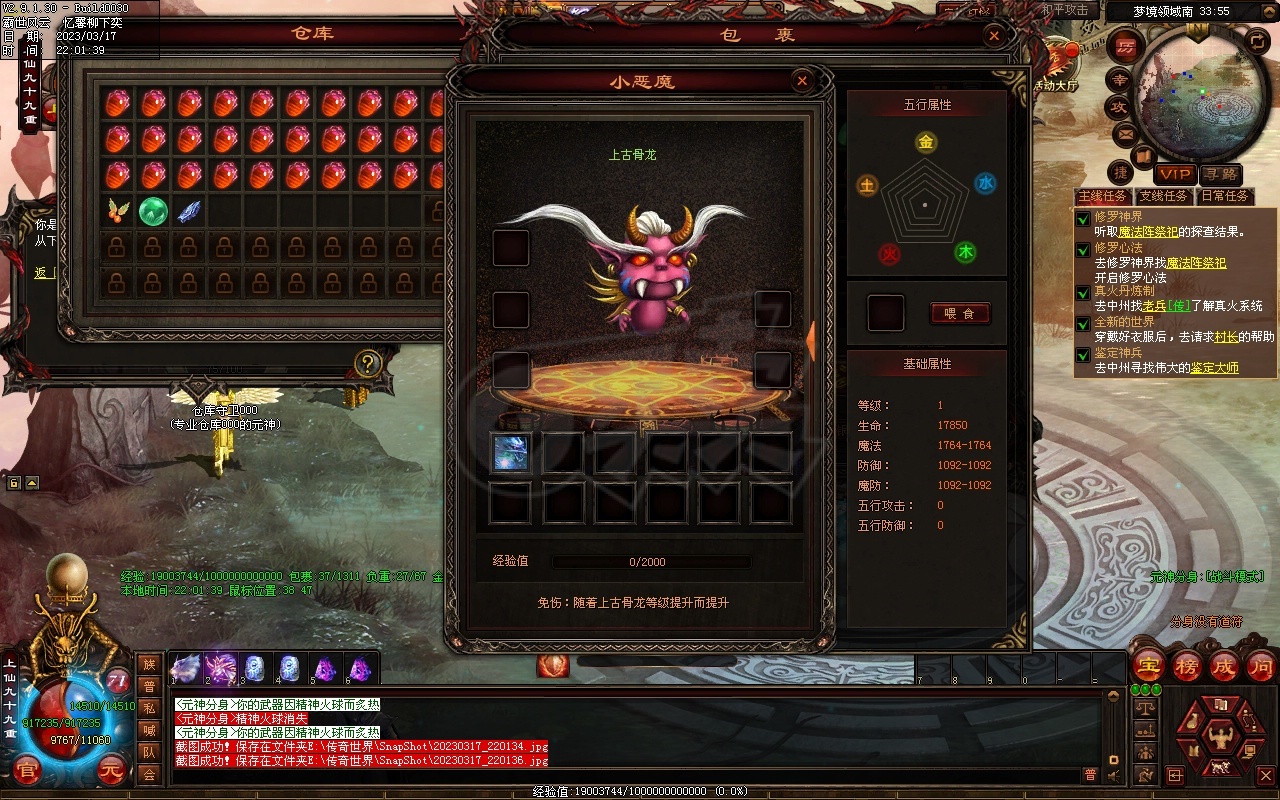Pick the blue crystal shard in the warehouse

coord(189,211)
